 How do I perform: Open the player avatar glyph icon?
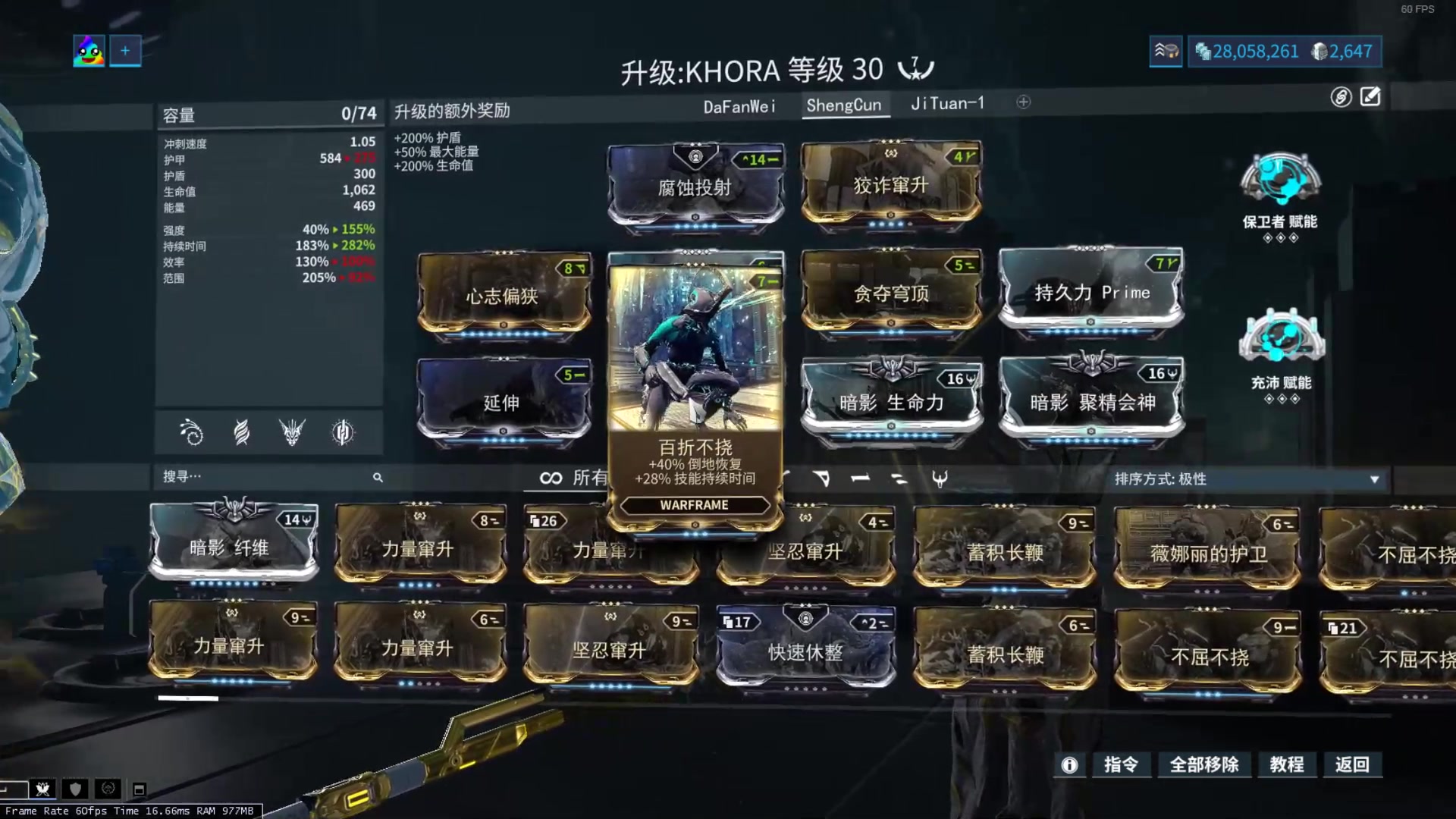coord(88,50)
